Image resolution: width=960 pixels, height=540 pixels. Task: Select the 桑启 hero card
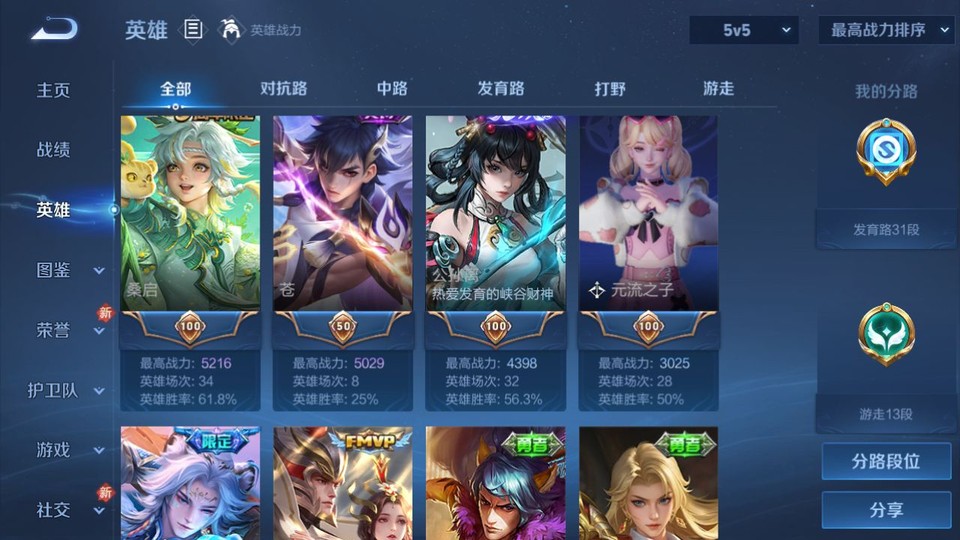(x=190, y=230)
